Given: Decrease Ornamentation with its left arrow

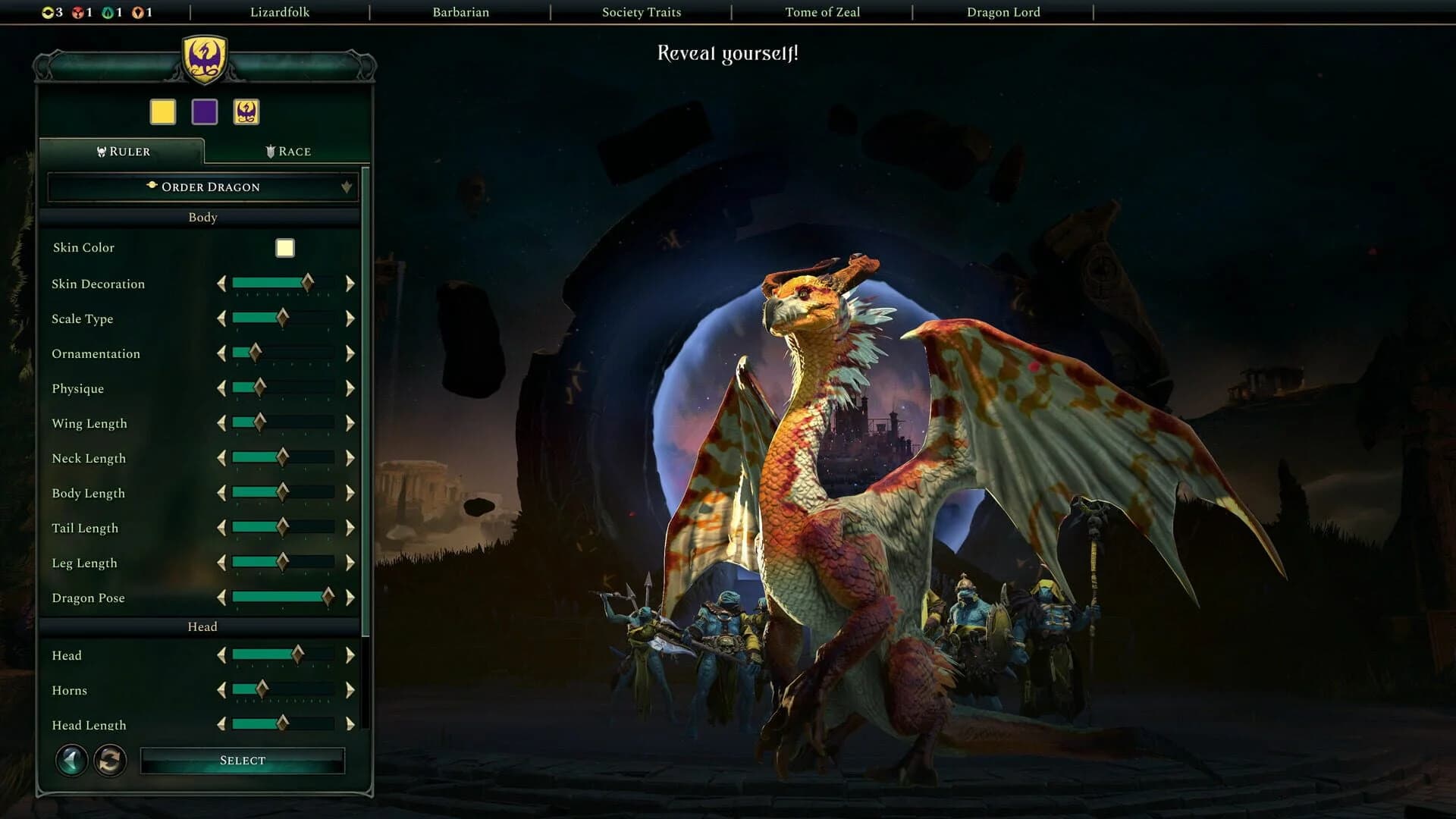Looking at the screenshot, I should click(221, 353).
